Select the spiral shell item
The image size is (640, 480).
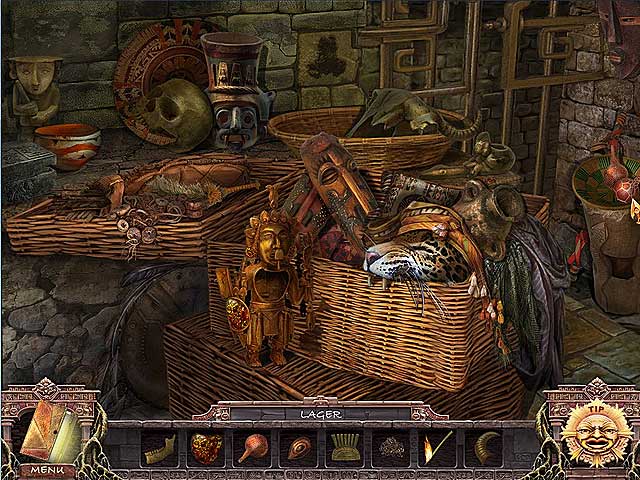298,446
